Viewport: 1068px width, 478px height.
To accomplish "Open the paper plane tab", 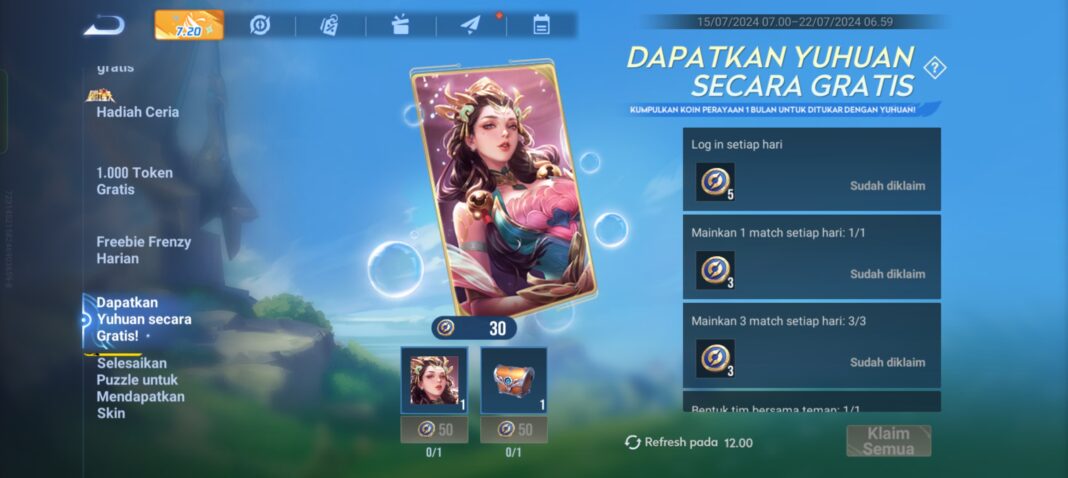I will (471, 25).
